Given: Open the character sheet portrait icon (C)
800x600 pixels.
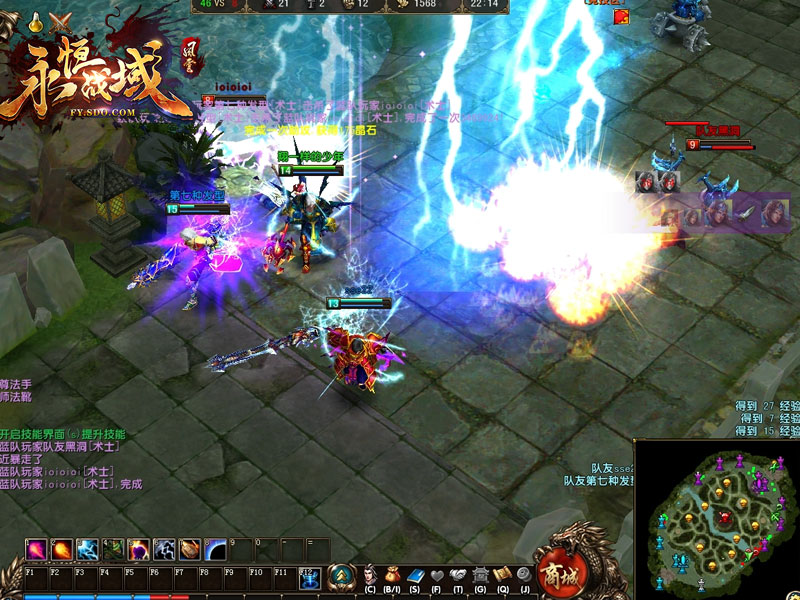Looking at the screenshot, I should [x=370, y=574].
